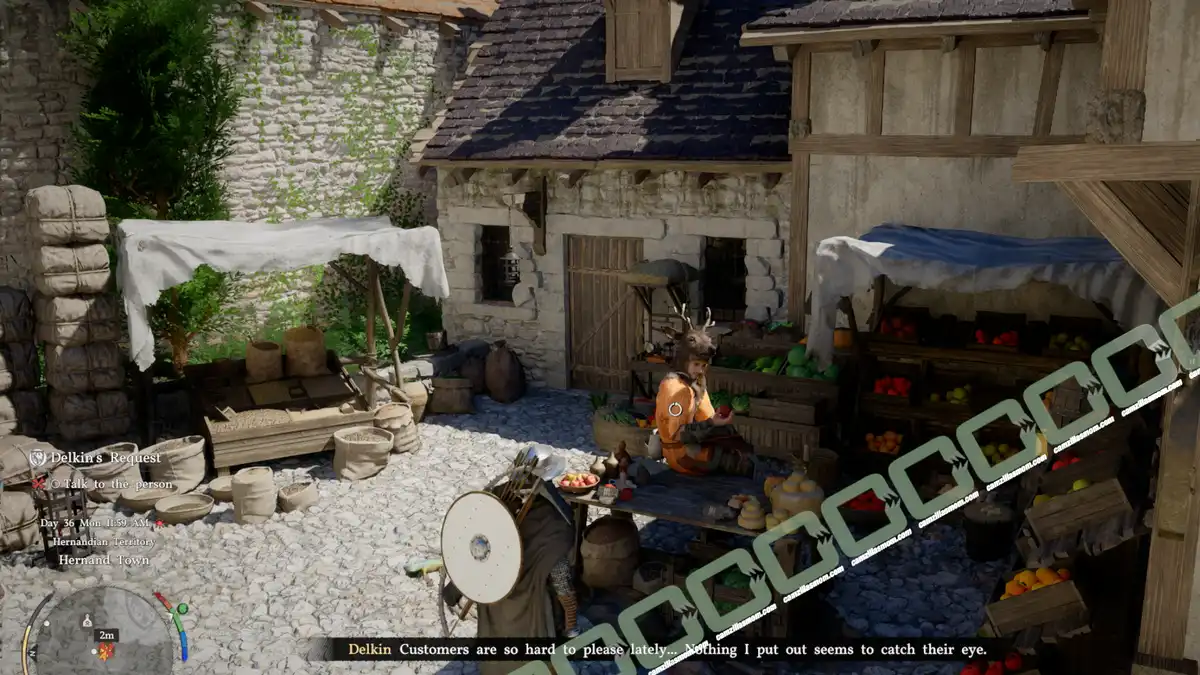Click the red quest marker on the minimap

point(107,651)
